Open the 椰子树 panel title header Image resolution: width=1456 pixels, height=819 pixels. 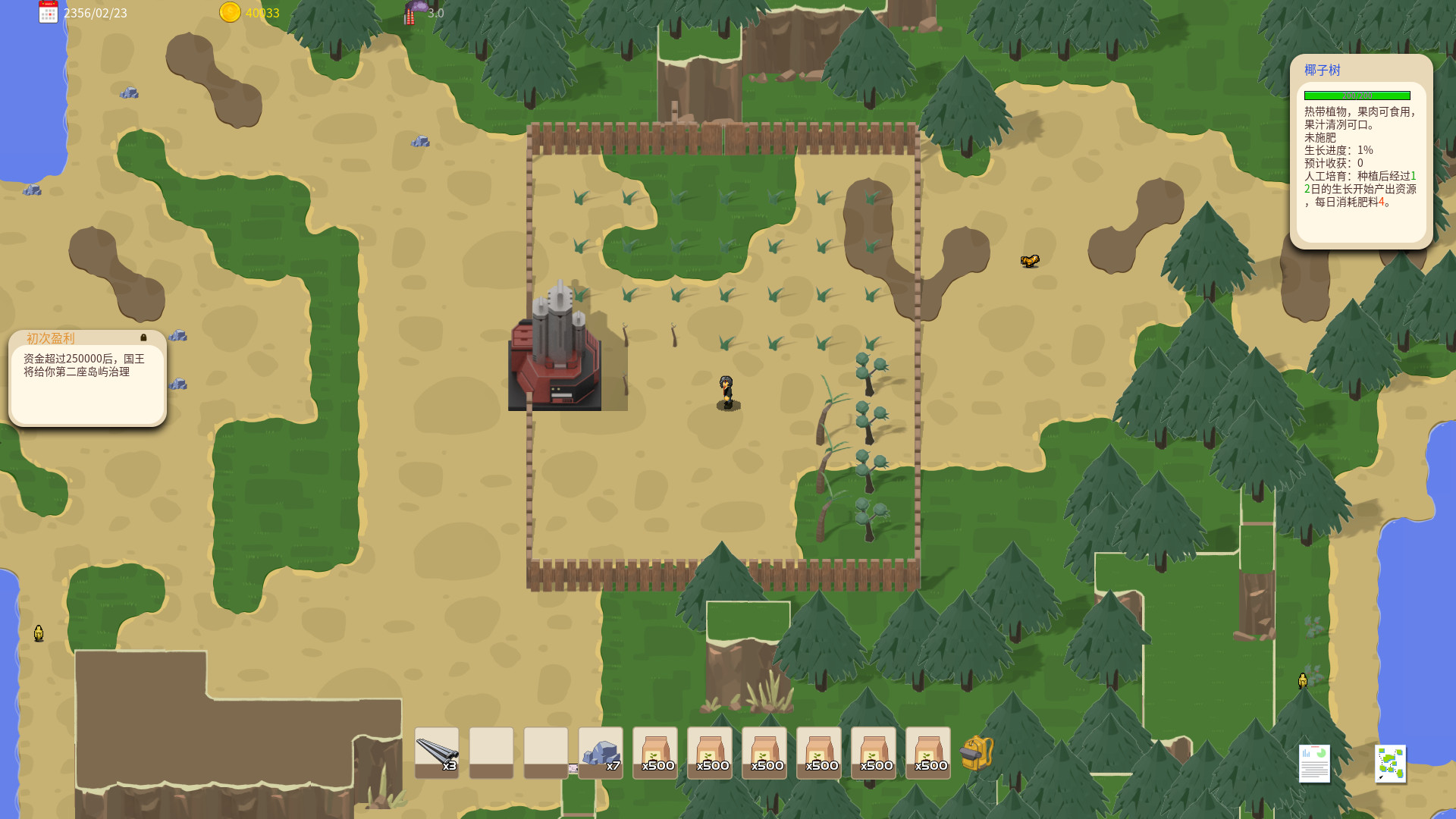(x=1321, y=70)
